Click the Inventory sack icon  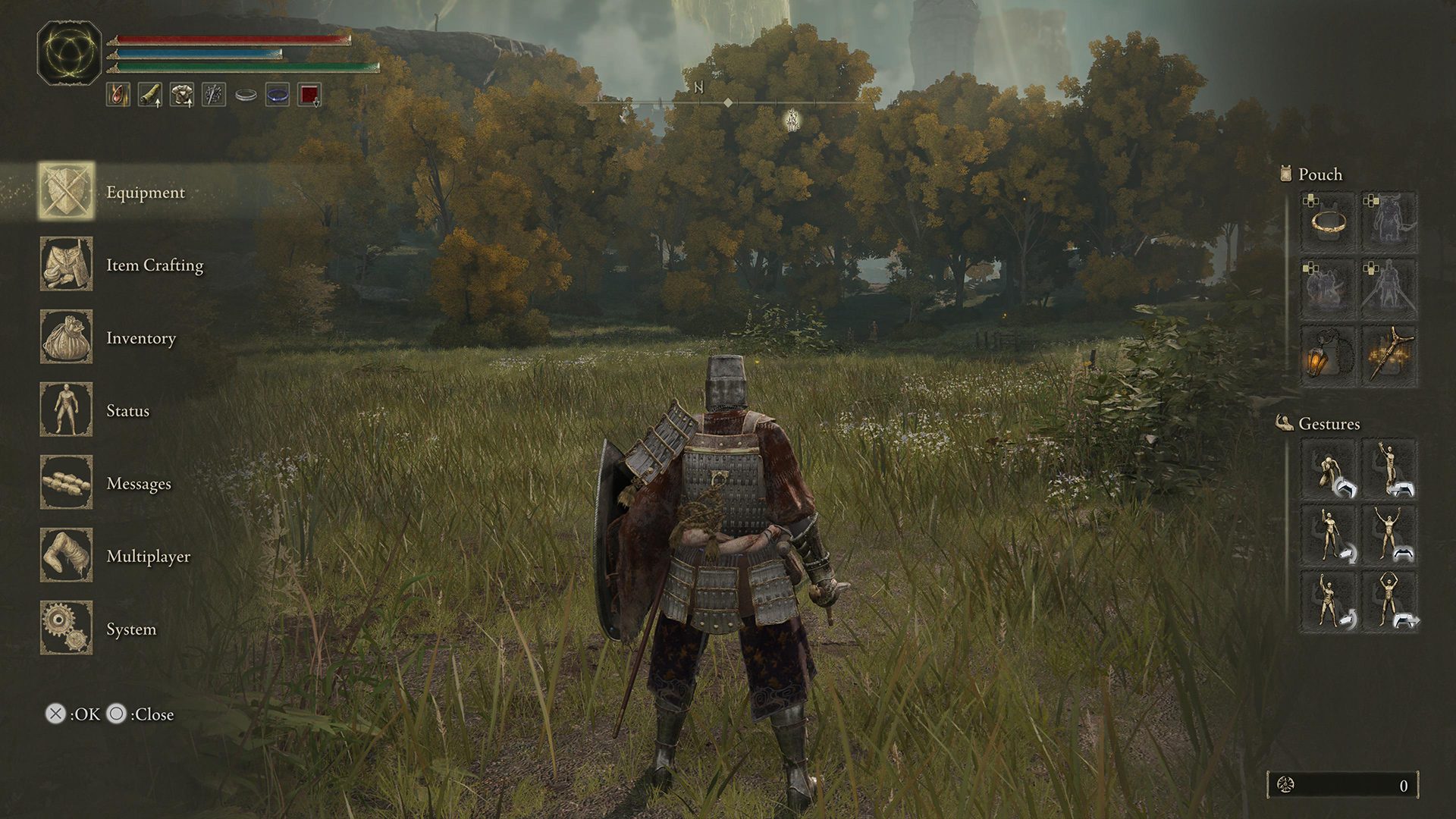click(x=66, y=337)
